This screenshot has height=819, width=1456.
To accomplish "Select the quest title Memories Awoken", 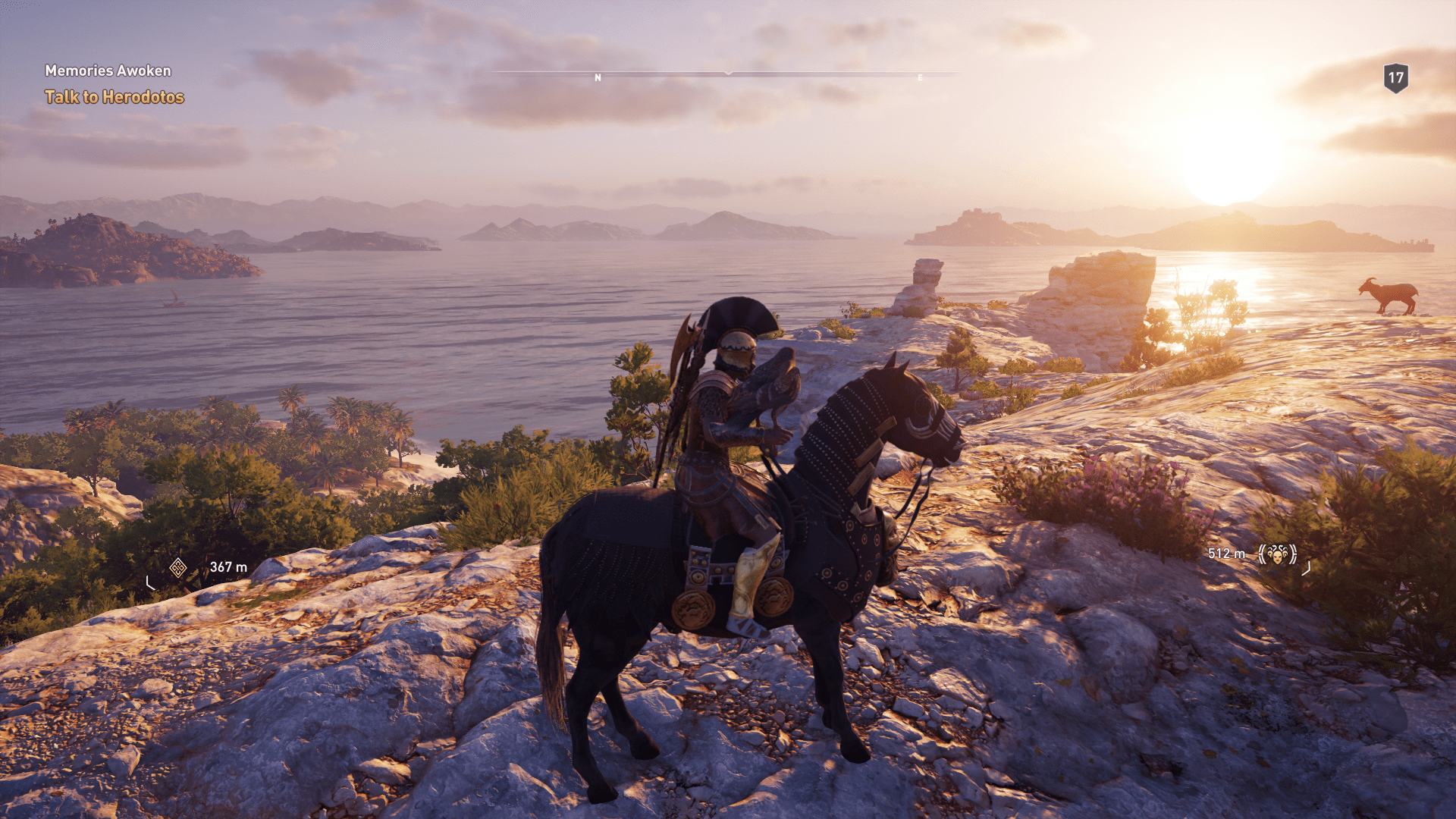I will click(108, 70).
